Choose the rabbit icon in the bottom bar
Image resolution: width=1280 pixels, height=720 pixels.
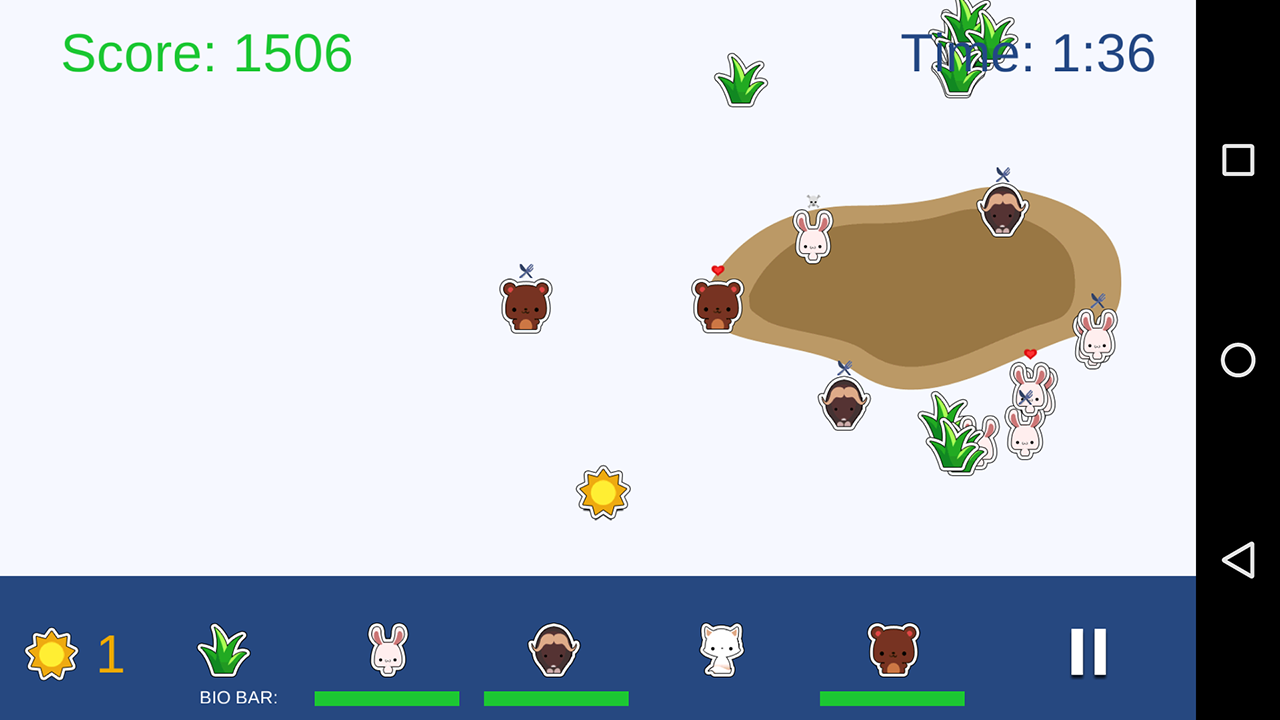387,650
